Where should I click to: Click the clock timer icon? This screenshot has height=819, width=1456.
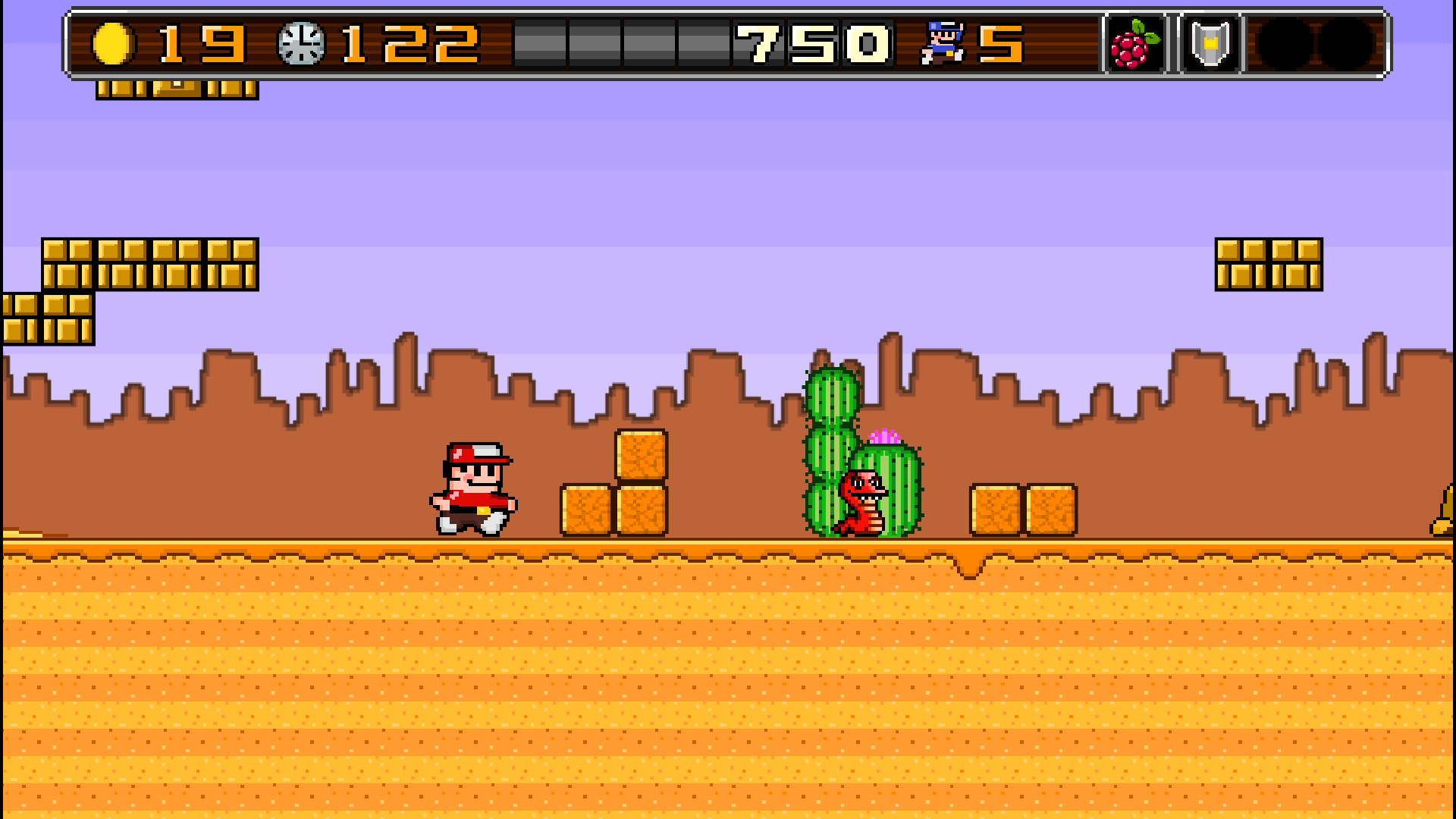(302, 44)
